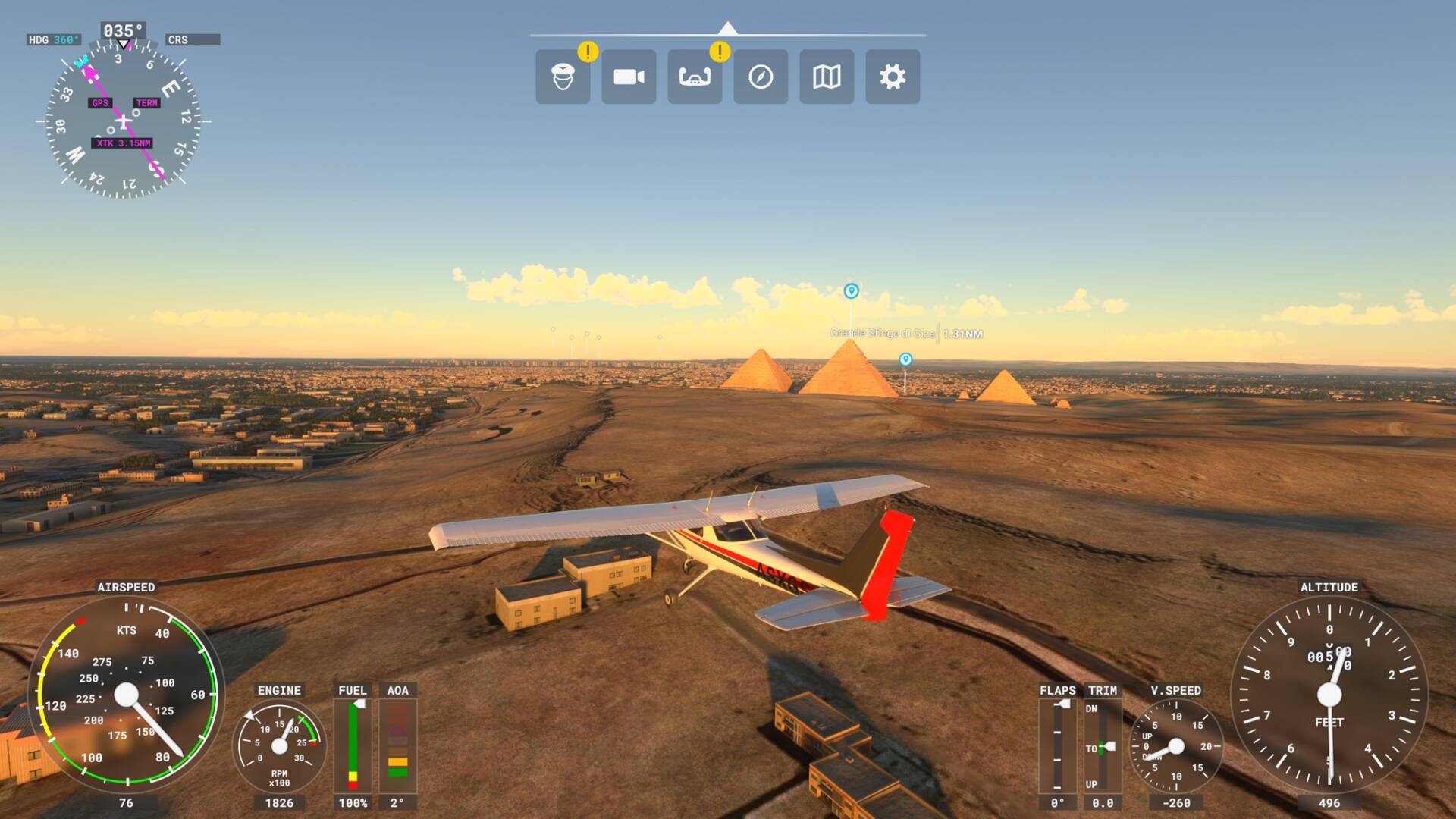The width and height of the screenshot is (1456, 819).
Task: Click the compass navigation icon in the toolbar
Action: click(761, 77)
